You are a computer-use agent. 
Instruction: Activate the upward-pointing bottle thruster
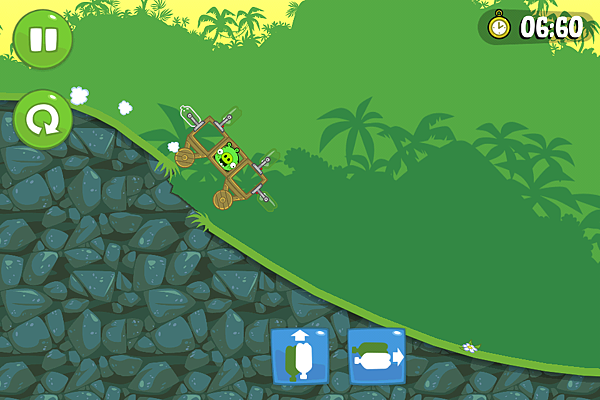pyautogui.click(x=300, y=355)
